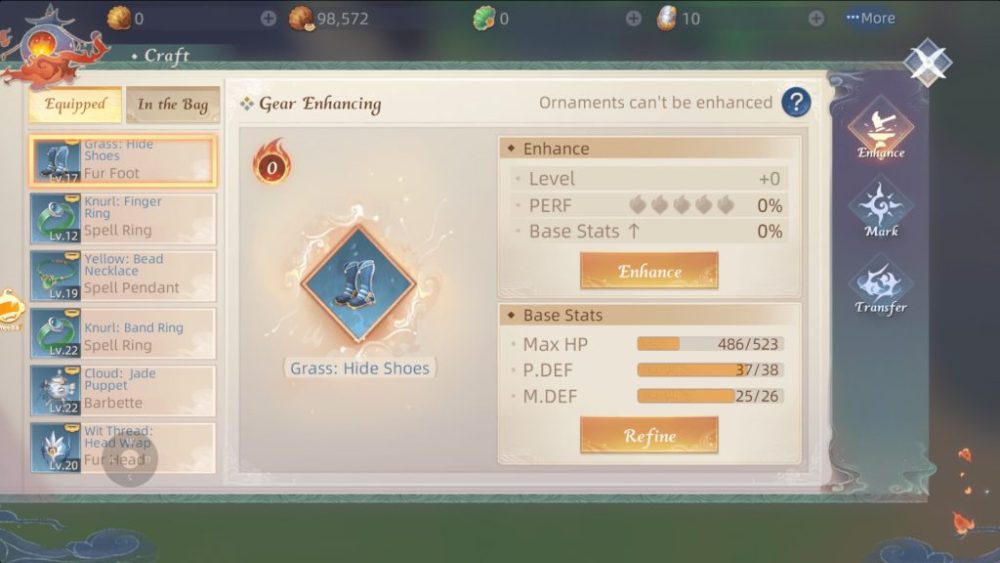Screen dimensions: 1000x563
Task: Close the Craft window
Action: pos(927,62)
